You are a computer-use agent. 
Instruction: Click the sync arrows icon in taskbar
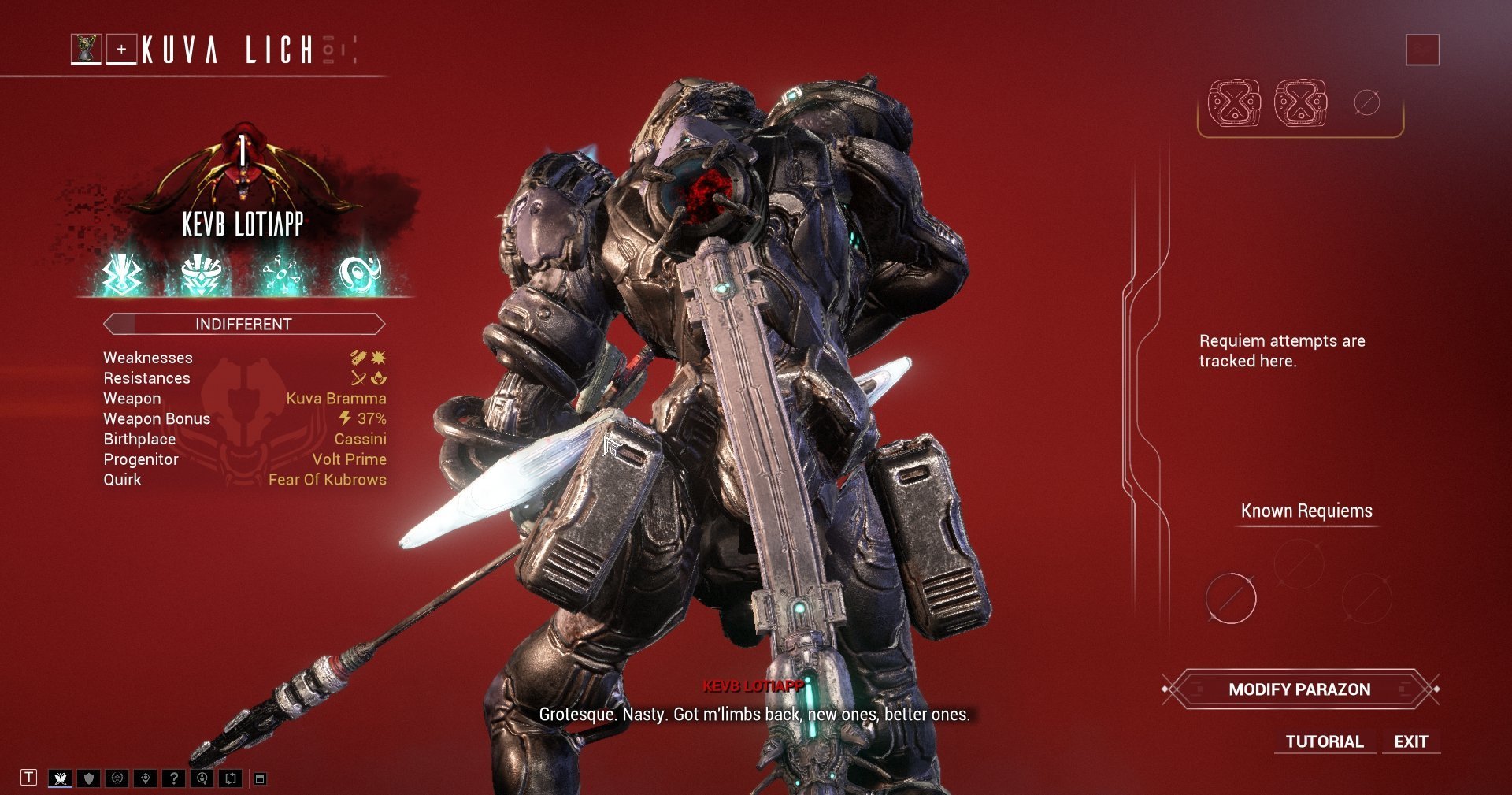pos(230,778)
